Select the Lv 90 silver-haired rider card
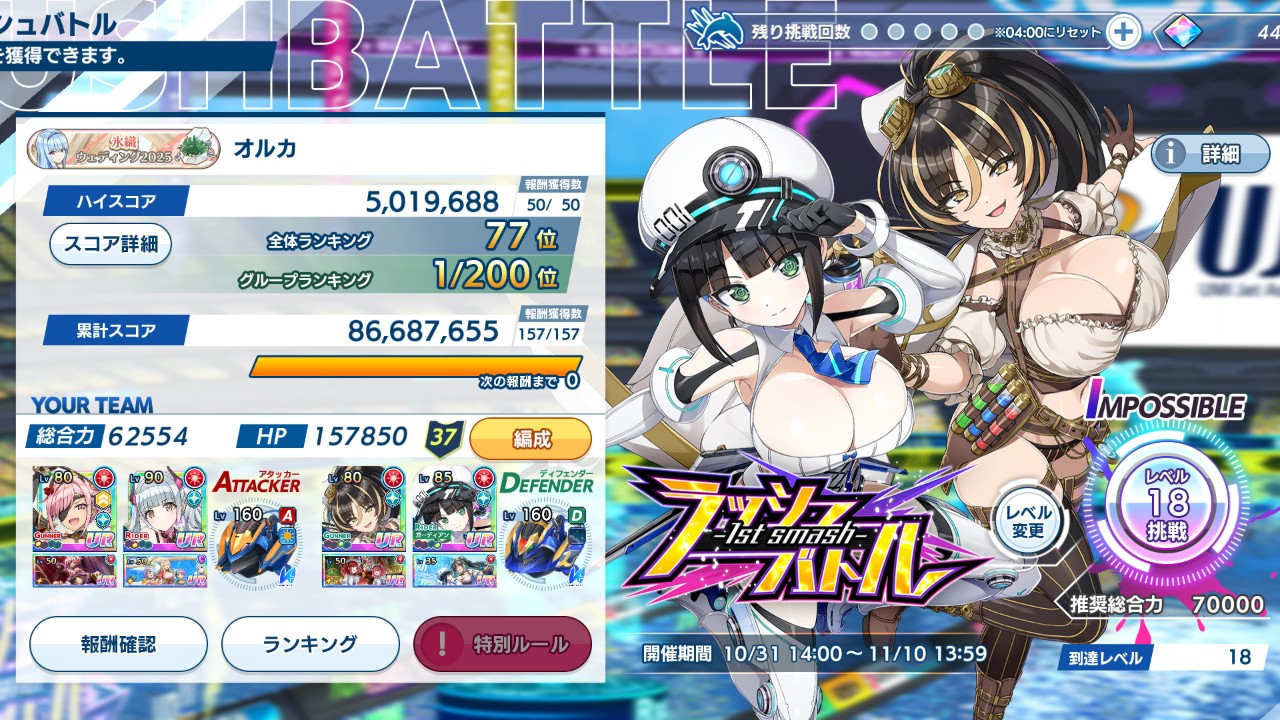This screenshot has height=720, width=1280. click(165, 510)
